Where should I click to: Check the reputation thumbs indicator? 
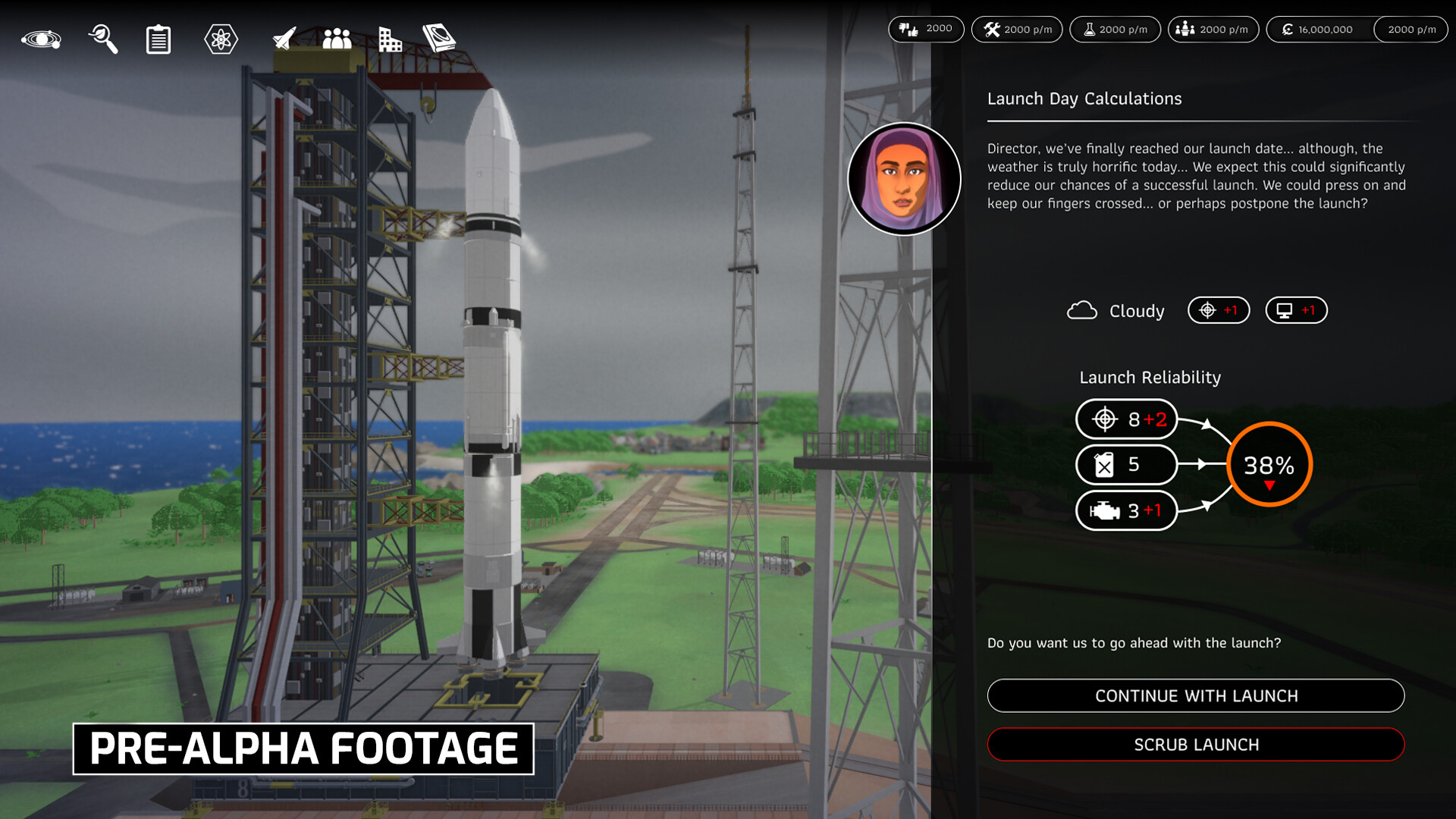coord(926,30)
